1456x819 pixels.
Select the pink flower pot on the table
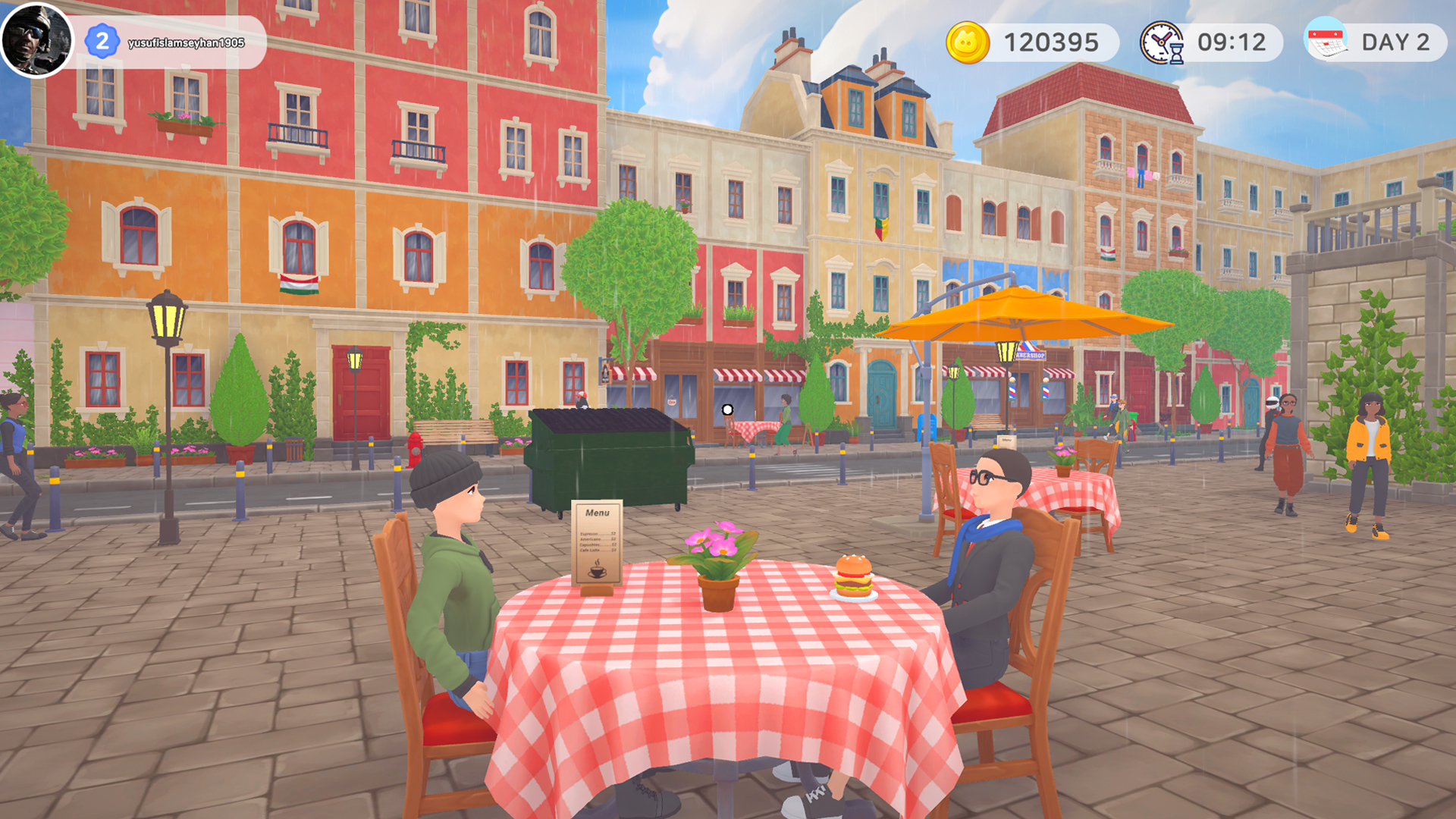[x=716, y=561]
